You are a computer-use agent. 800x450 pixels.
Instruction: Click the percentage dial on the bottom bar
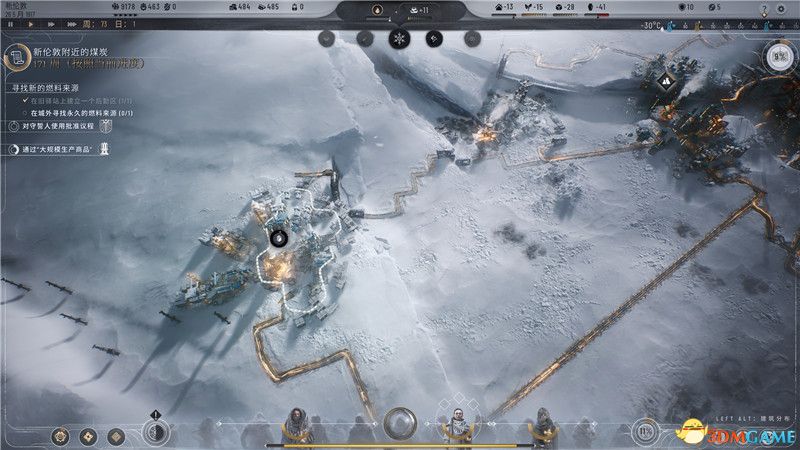[647, 432]
